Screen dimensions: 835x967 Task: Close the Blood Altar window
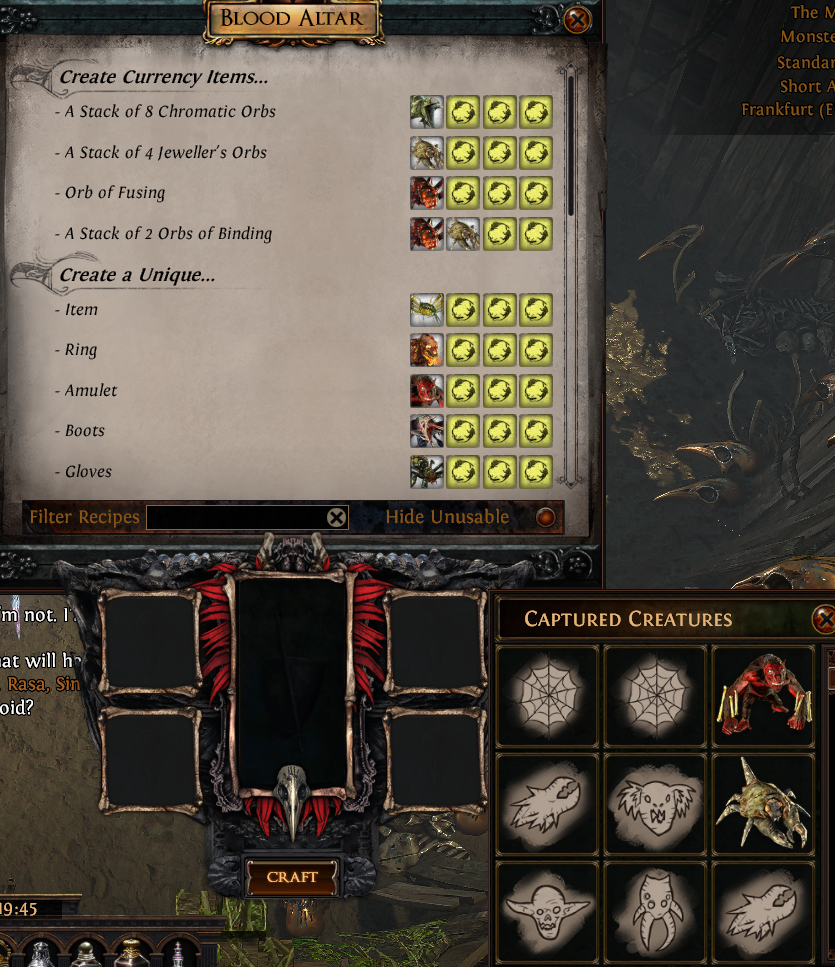click(x=577, y=19)
